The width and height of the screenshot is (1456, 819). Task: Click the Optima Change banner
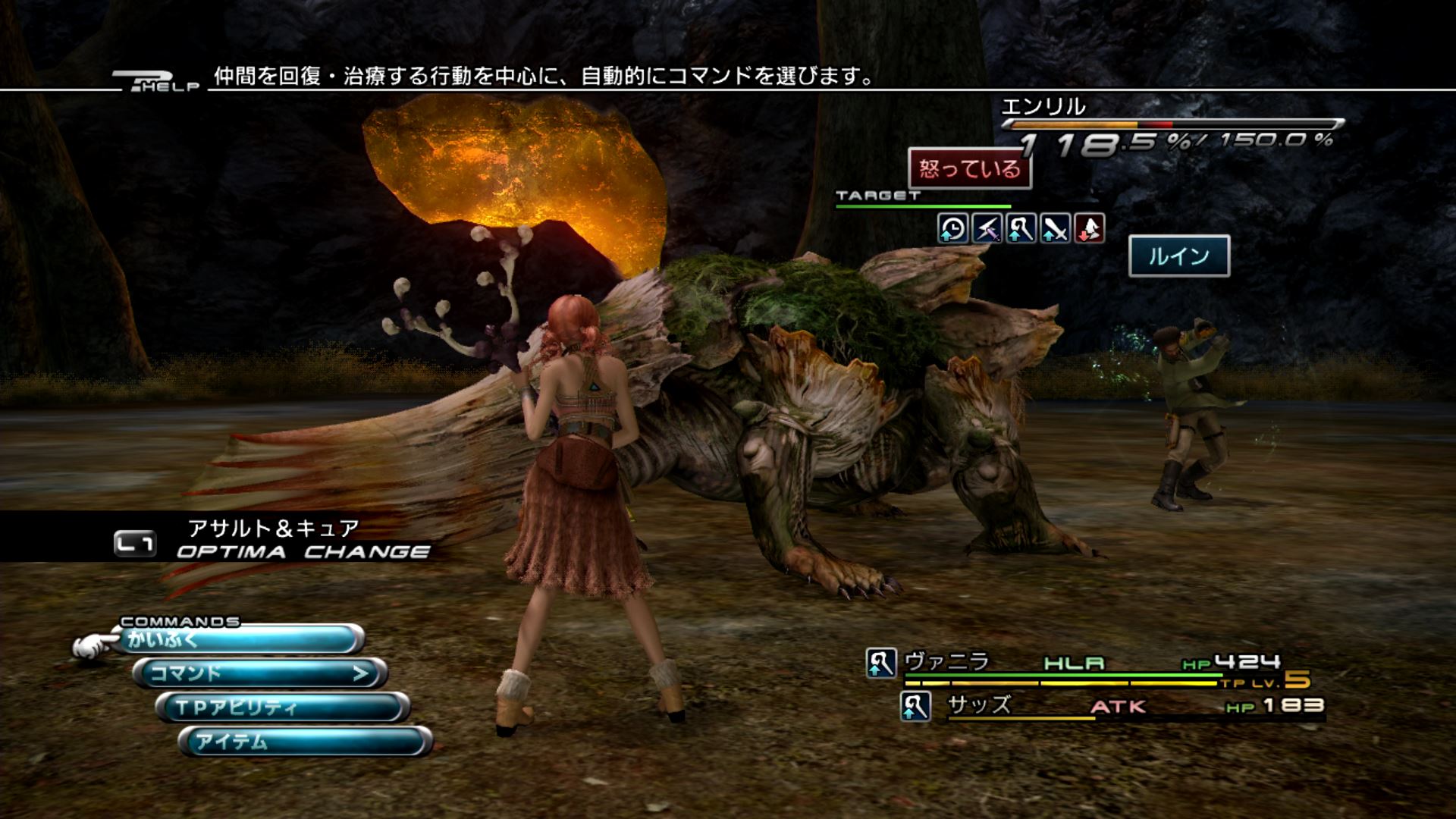273,541
